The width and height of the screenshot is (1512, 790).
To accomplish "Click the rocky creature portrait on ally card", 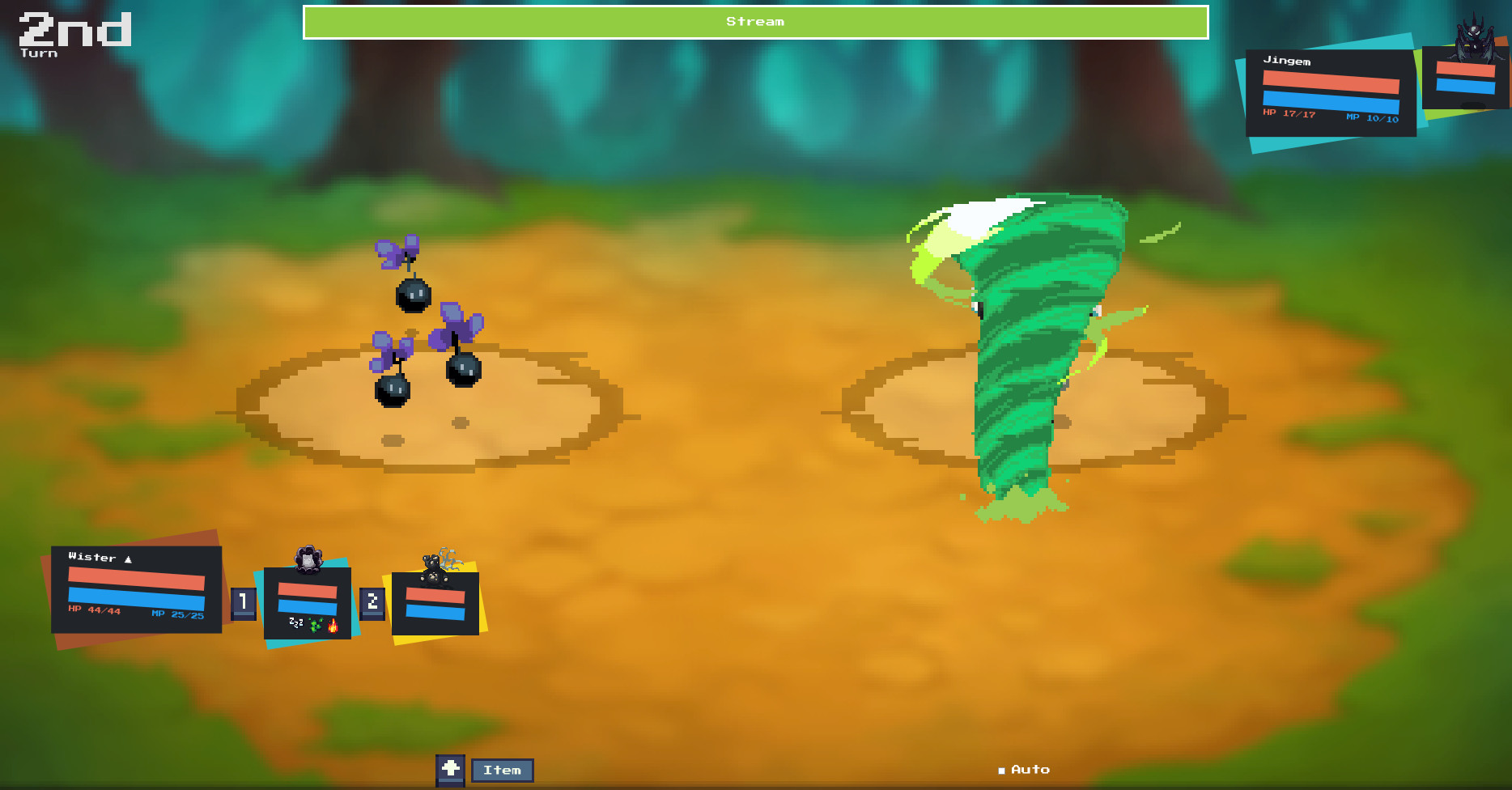I will 310,559.
